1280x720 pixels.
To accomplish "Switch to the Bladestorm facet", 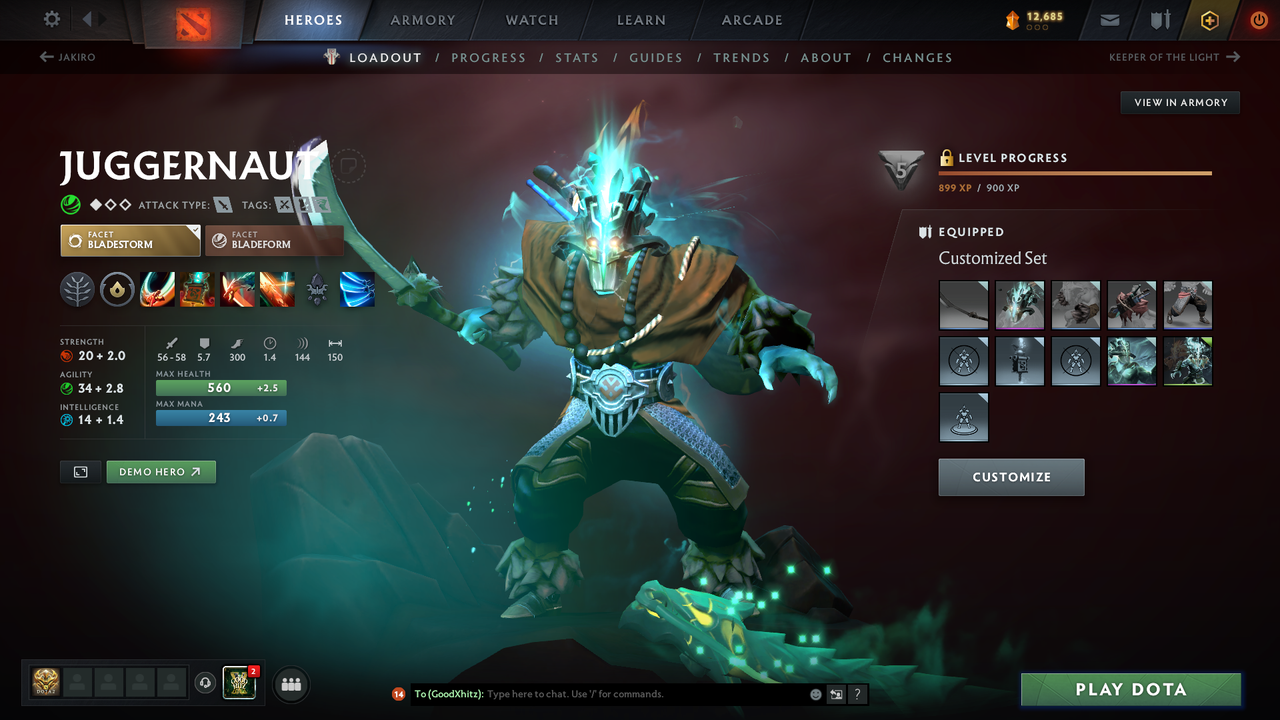I will click(x=130, y=240).
